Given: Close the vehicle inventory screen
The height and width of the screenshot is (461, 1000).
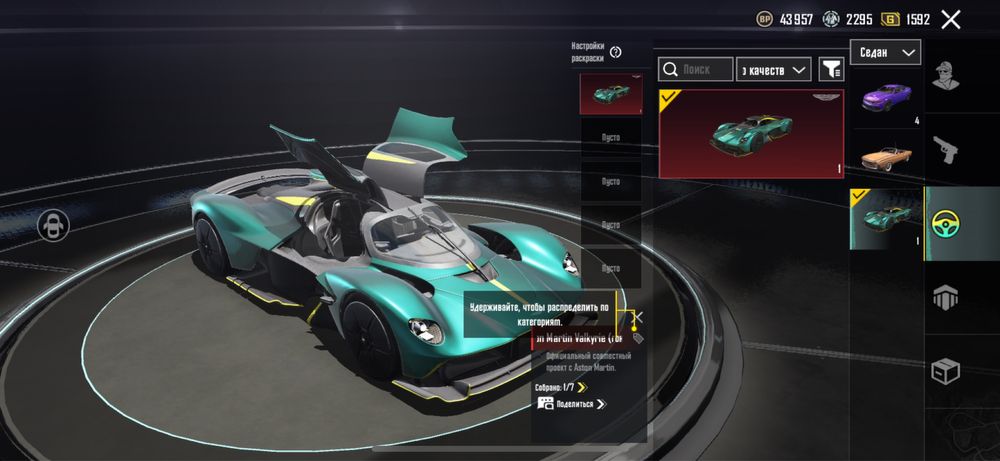Looking at the screenshot, I should (951, 19).
